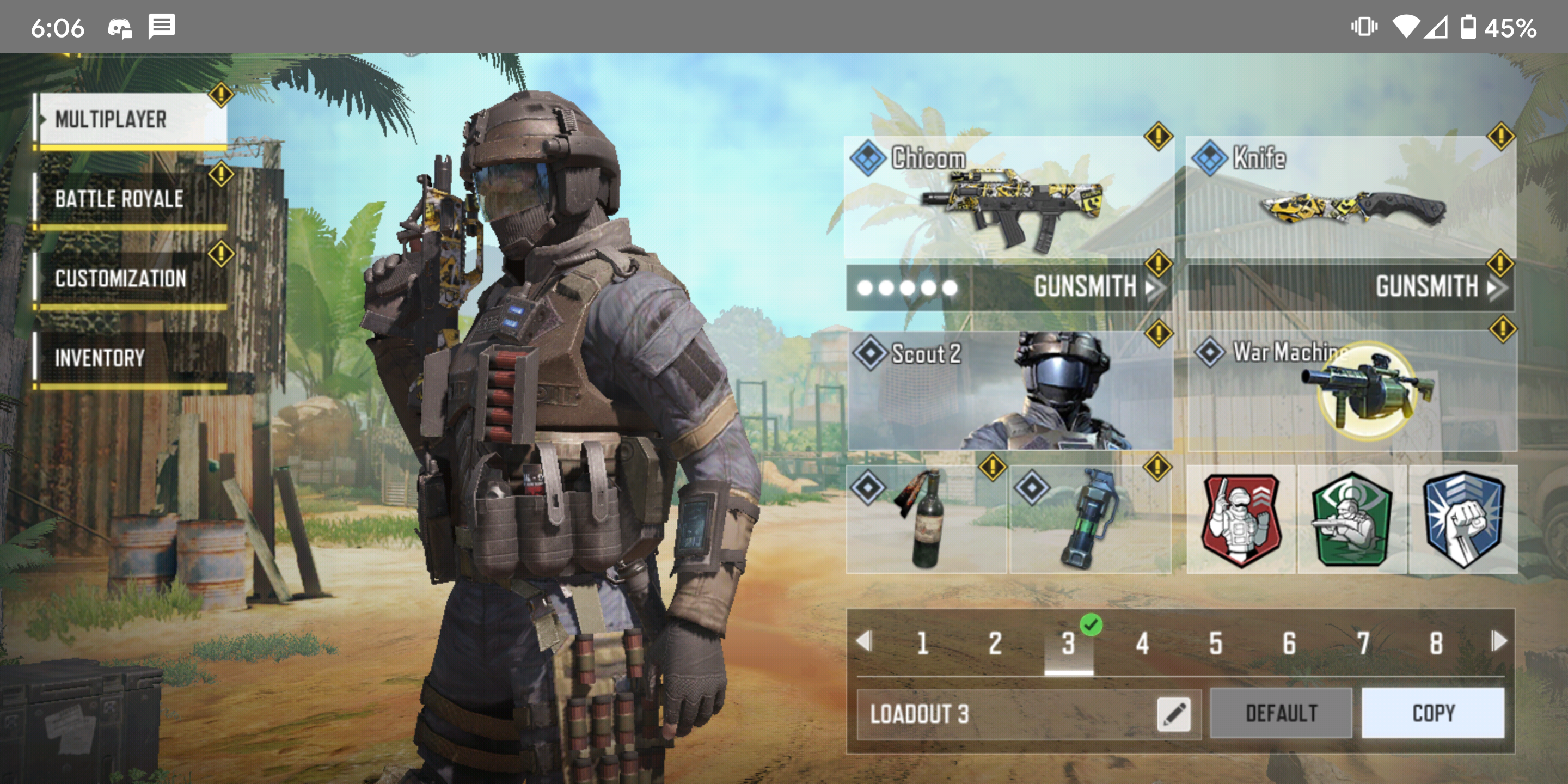1568x784 pixels.
Task: Select the Chicom primary weapon slot
Action: [1009, 198]
